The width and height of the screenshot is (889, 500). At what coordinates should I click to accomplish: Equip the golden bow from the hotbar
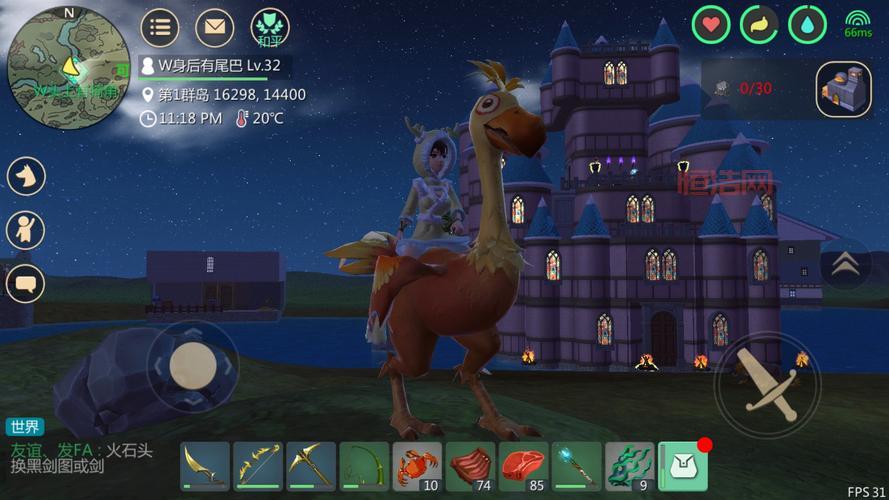258,467
